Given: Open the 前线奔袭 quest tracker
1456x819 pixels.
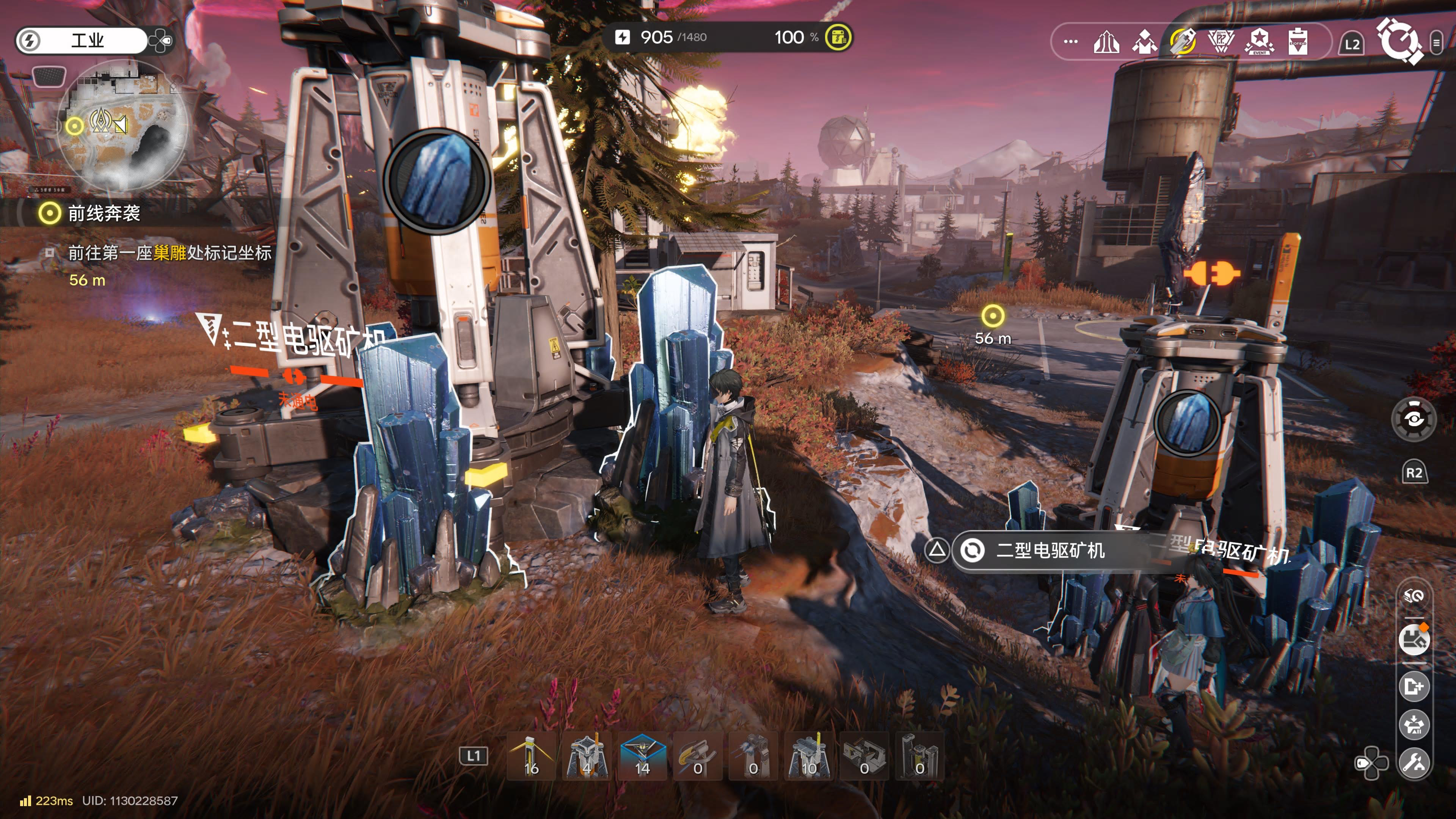Looking at the screenshot, I should pyautogui.click(x=104, y=213).
